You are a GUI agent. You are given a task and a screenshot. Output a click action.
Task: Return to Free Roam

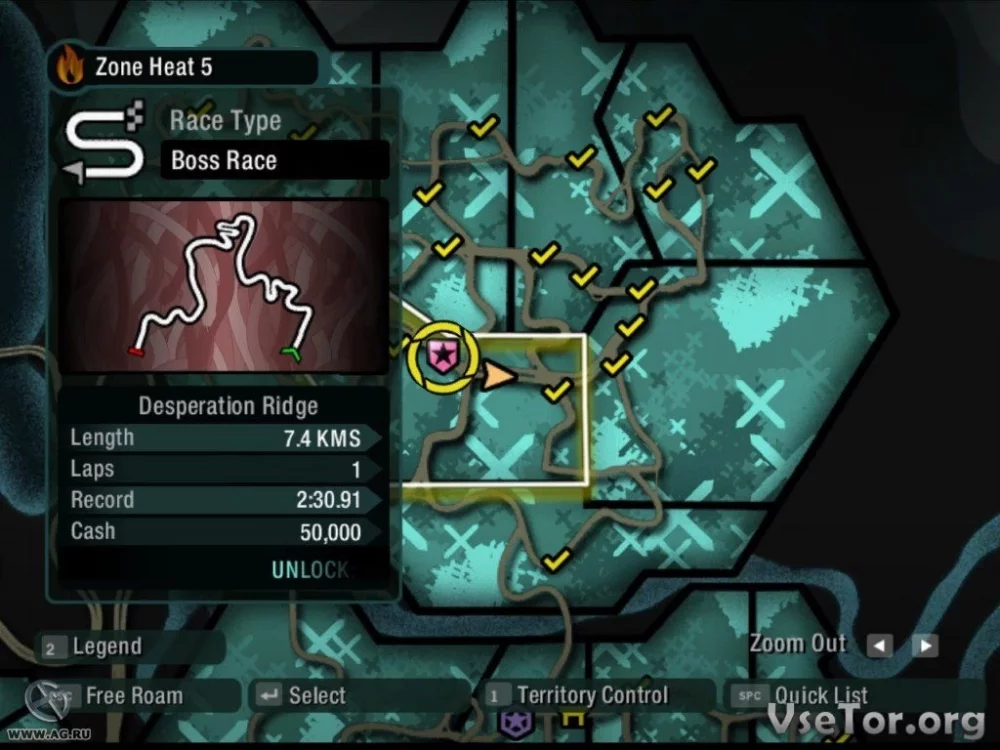point(133,696)
